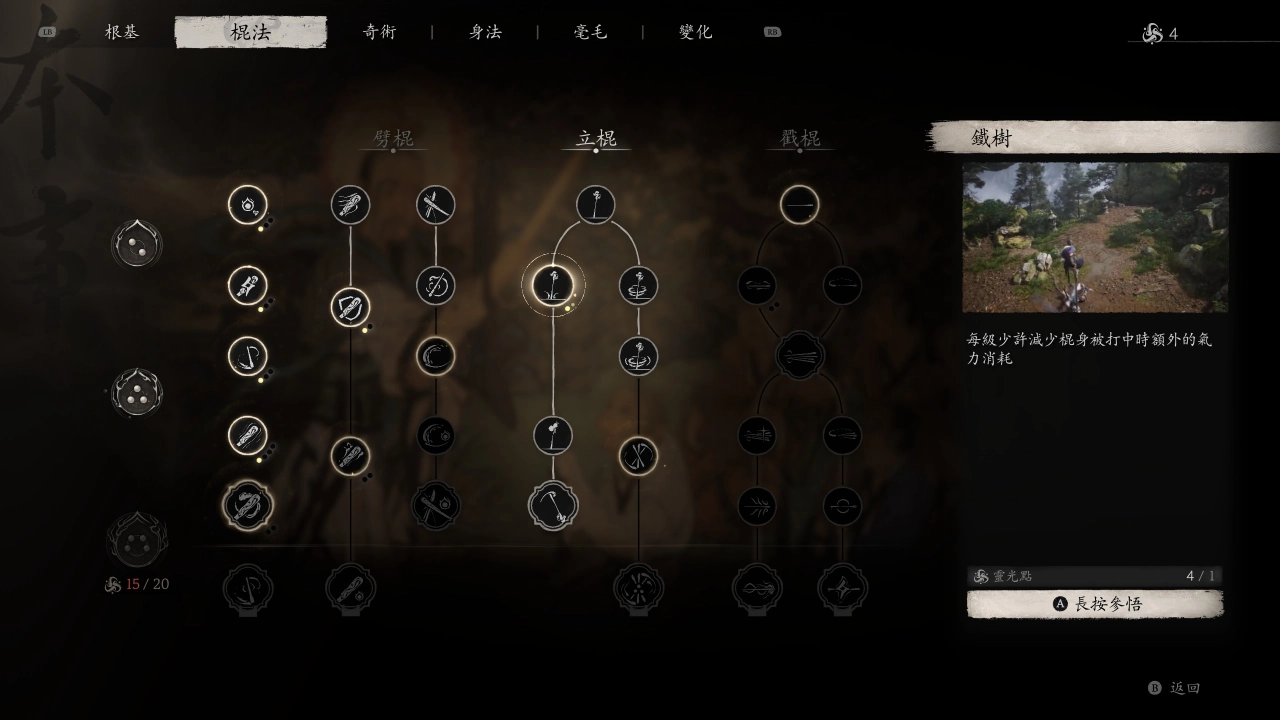Pick the top node of the 立棍 tree
1280x720 pixels.
[x=596, y=205]
